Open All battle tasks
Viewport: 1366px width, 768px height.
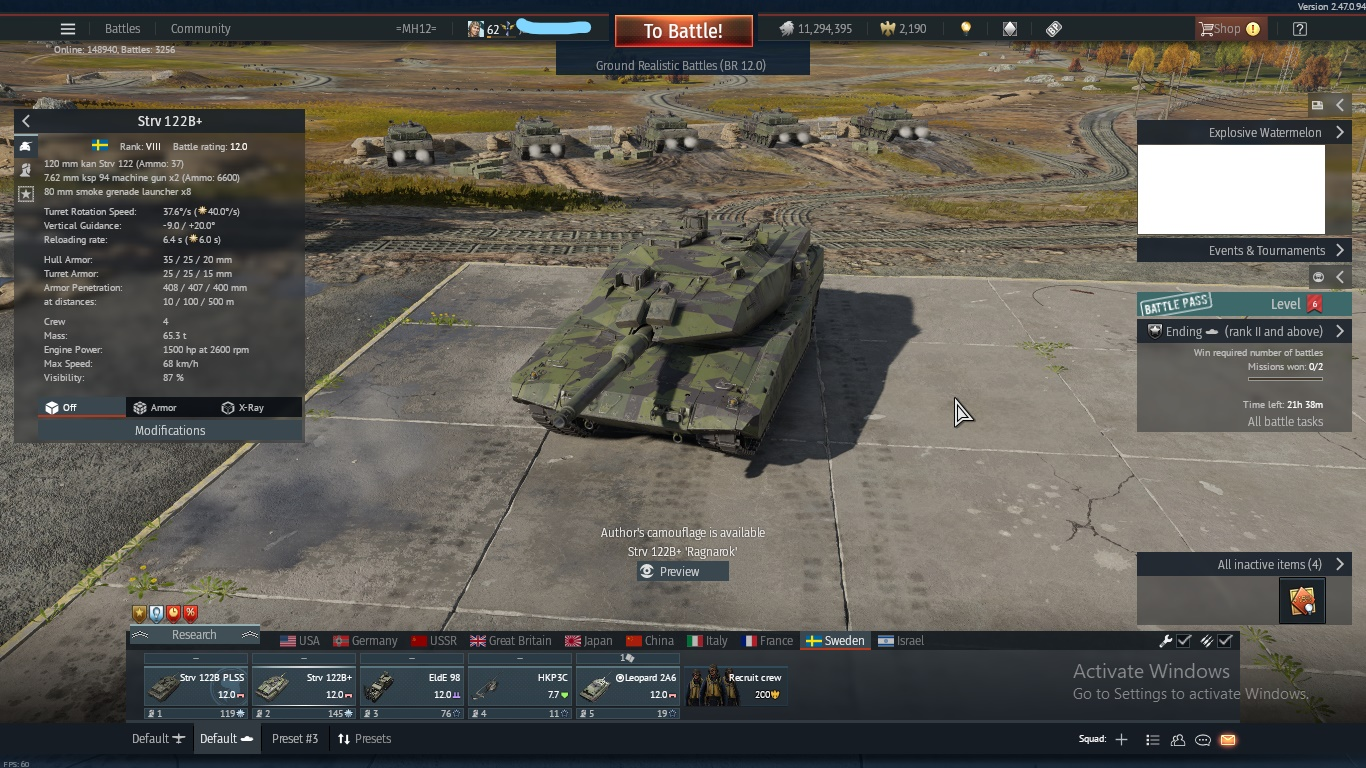tap(1285, 421)
